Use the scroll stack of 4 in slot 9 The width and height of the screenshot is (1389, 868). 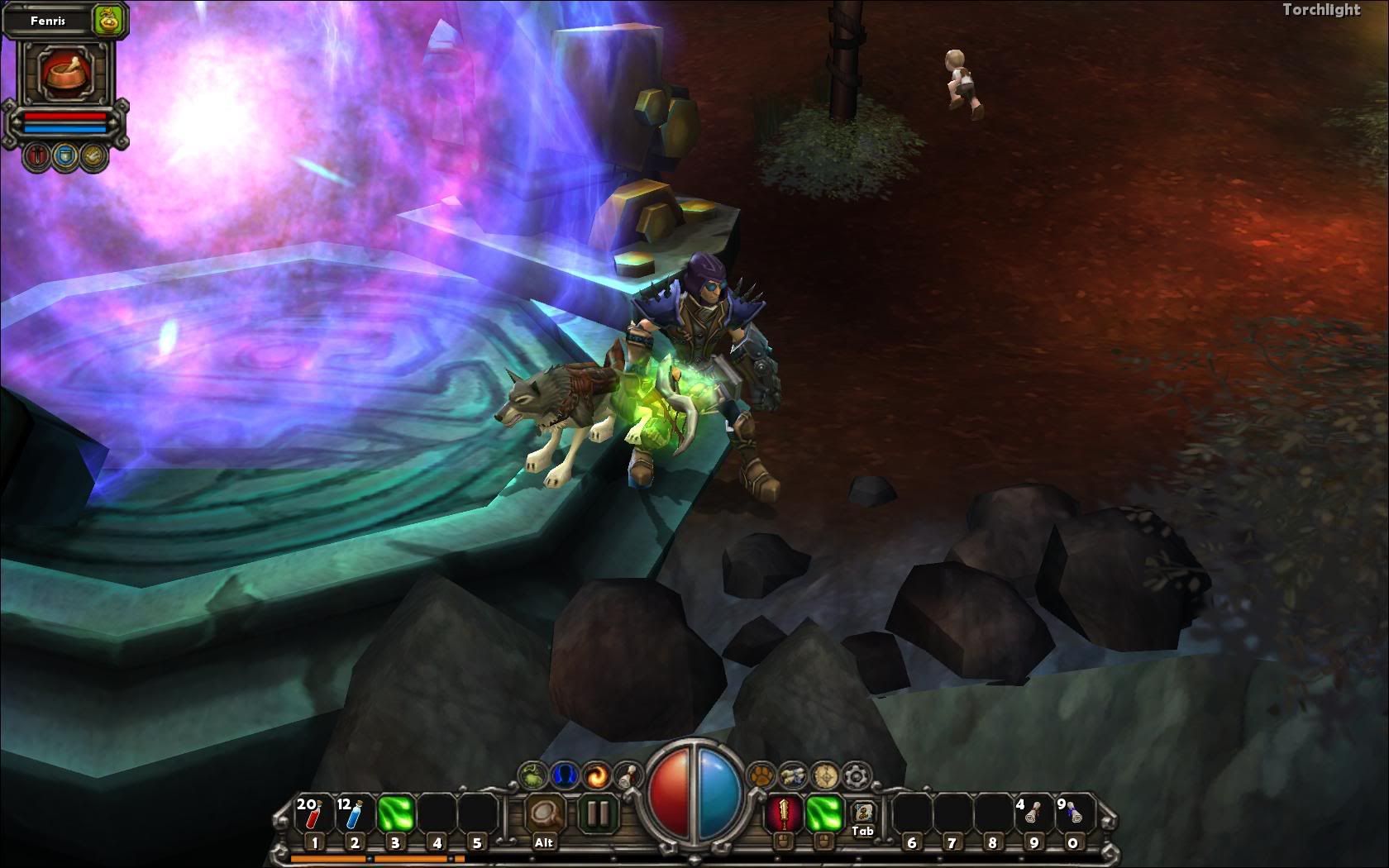(1032, 814)
